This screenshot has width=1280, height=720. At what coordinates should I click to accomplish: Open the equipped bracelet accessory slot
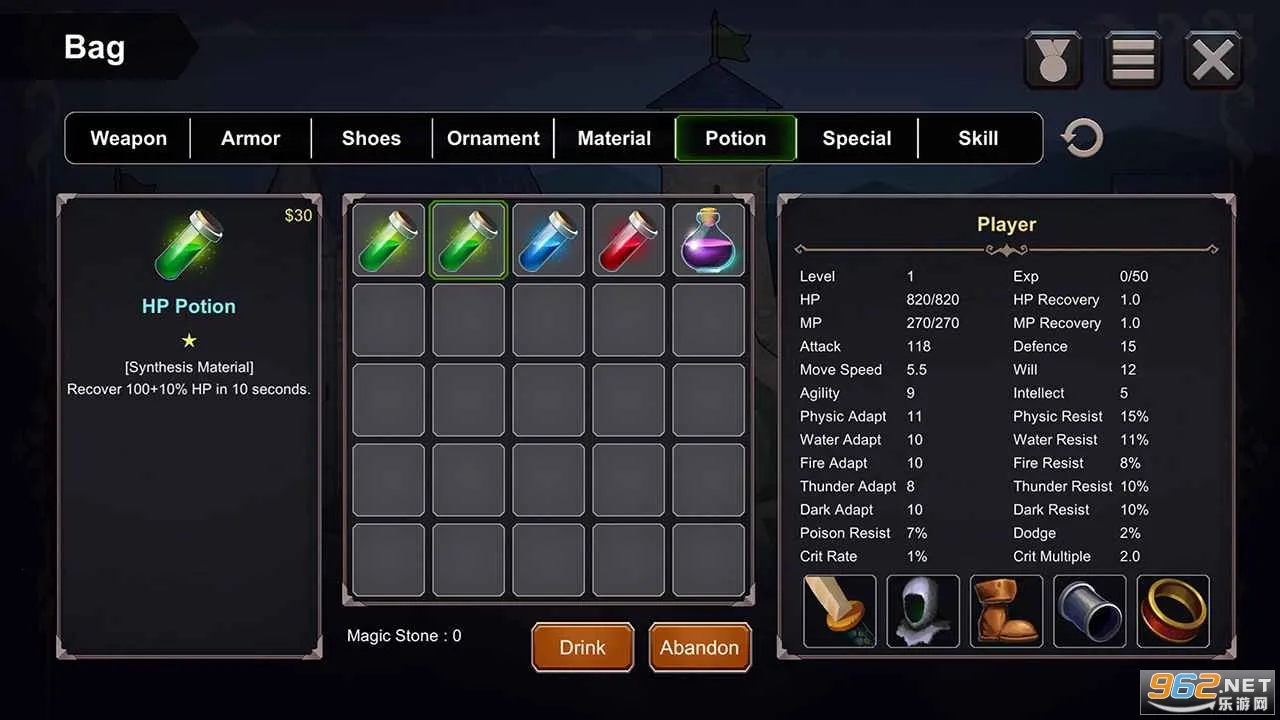1089,611
